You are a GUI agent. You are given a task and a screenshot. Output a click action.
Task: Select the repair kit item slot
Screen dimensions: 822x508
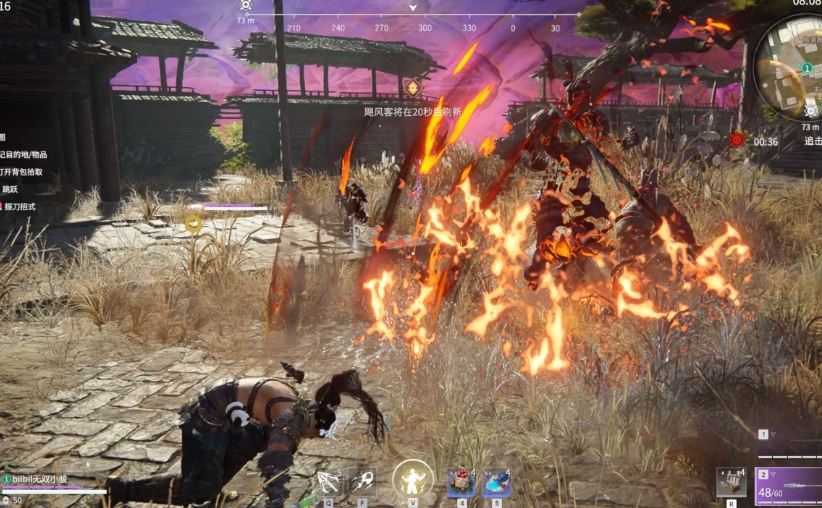pos(731,482)
